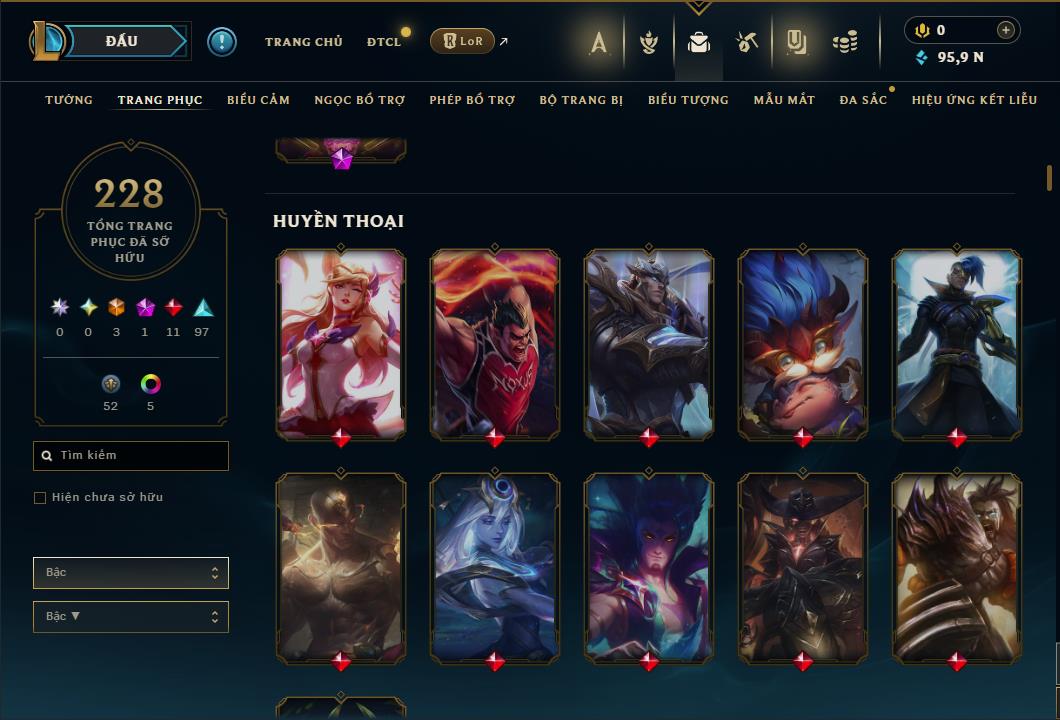Screen dimensions: 1060x720
Task: Switch to the BIỂU TƯỢNG tab
Action: pyautogui.click(x=688, y=100)
